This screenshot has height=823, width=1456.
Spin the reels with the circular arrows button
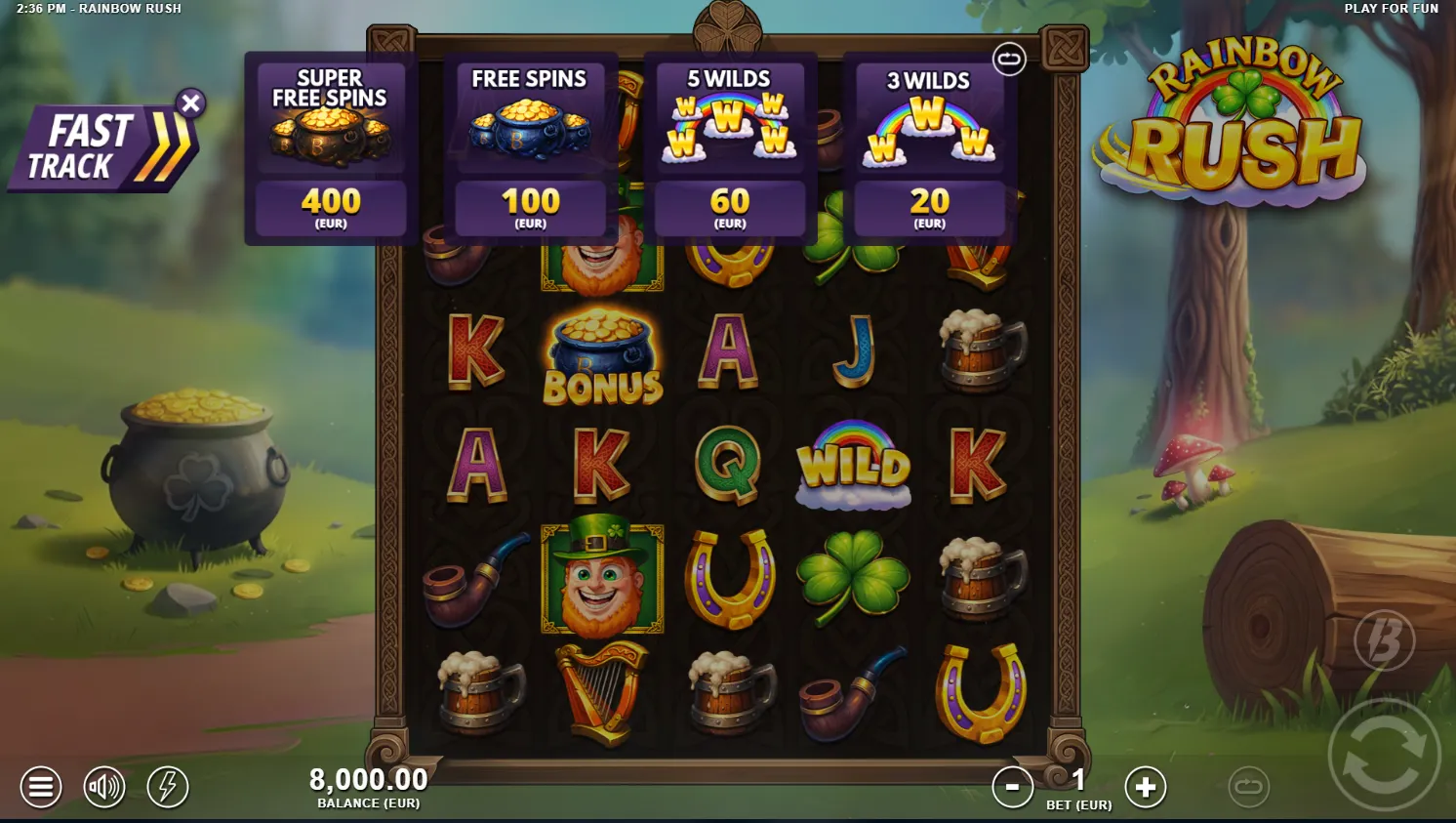click(x=1384, y=755)
